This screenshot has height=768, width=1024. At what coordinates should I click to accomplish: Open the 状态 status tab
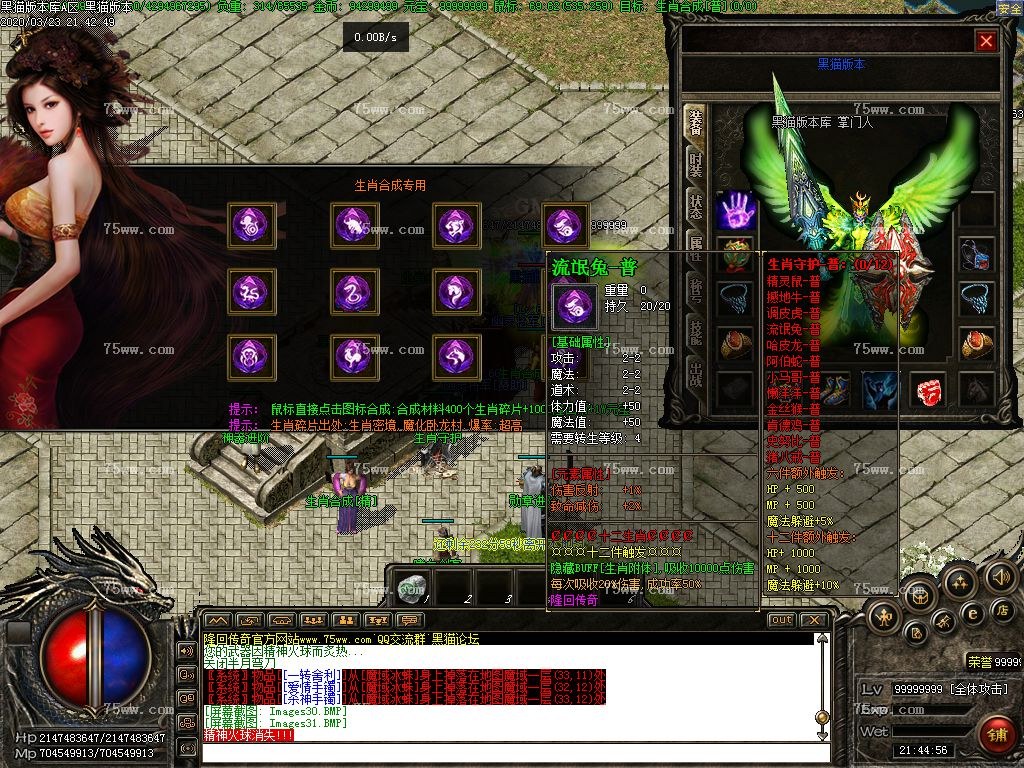click(695, 206)
